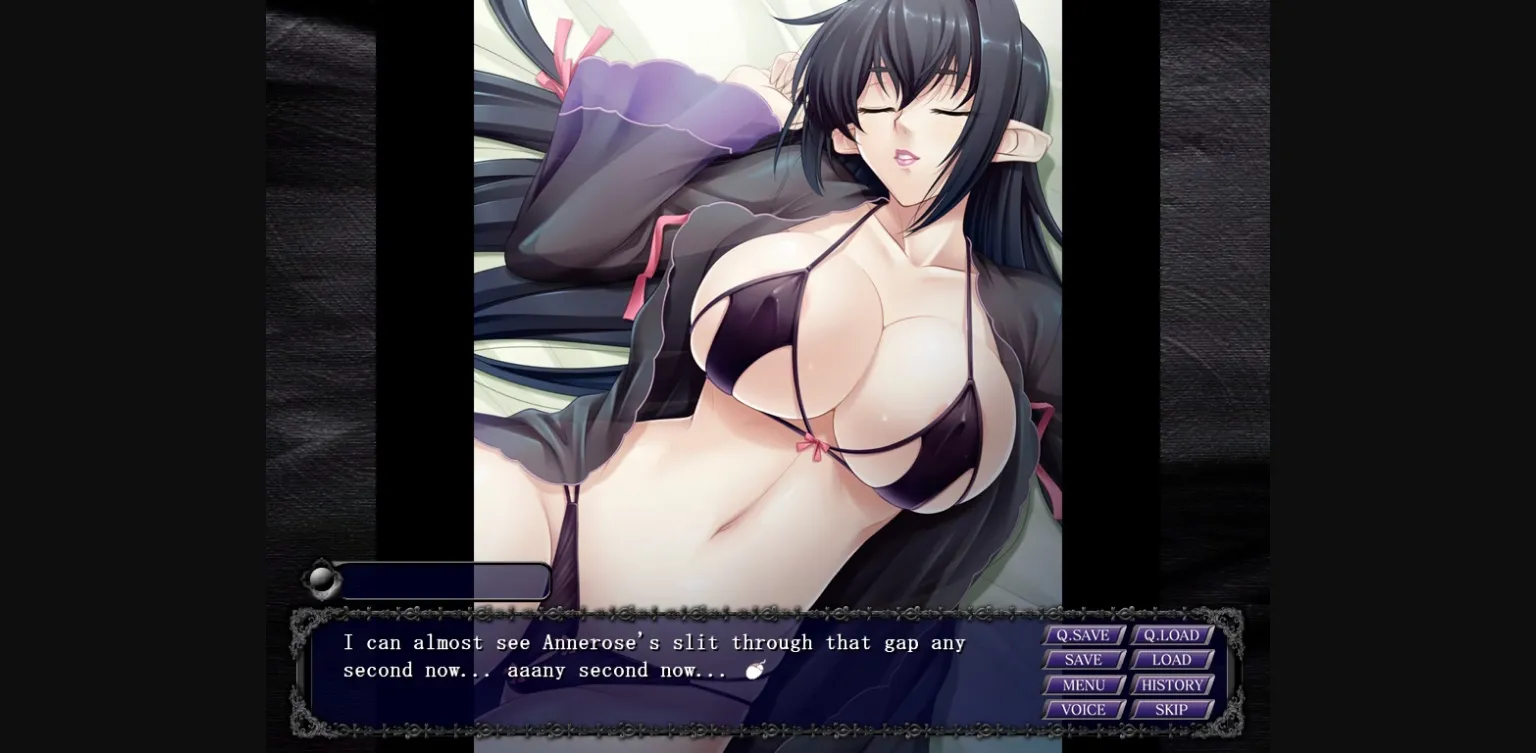This screenshot has height=753, width=1536.
Task: Select the Q.LOAD quick load control
Action: point(1170,634)
